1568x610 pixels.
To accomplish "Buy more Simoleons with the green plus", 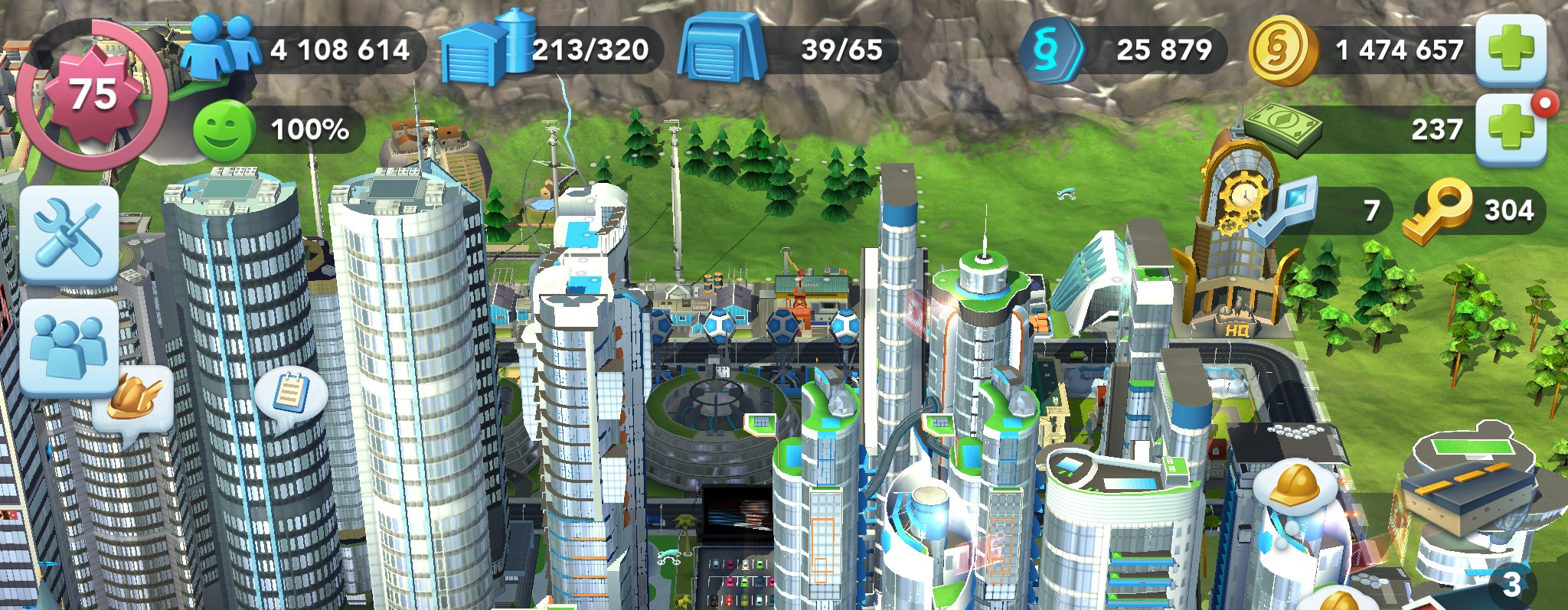I will click(x=1510, y=49).
